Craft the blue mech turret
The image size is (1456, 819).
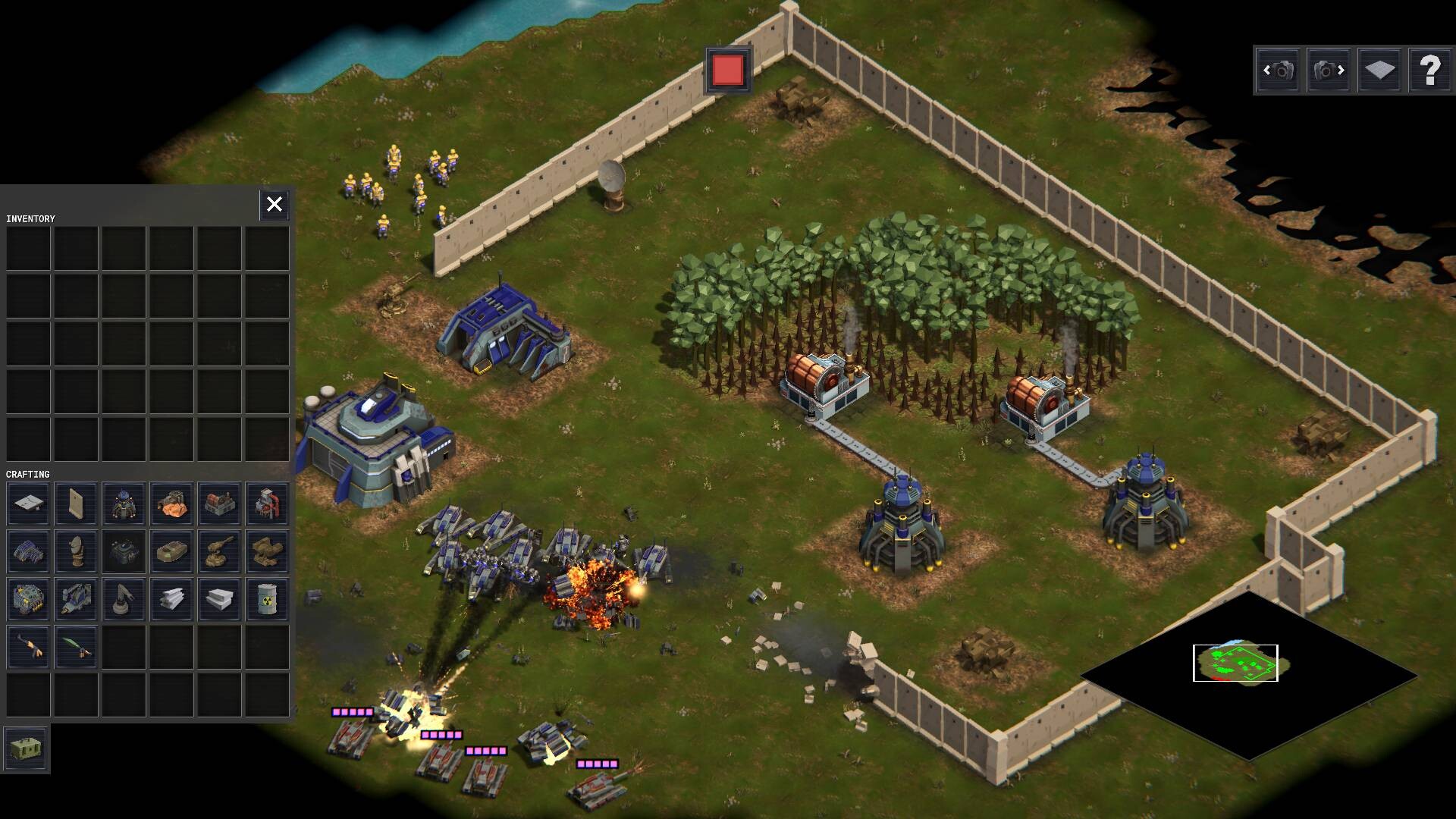point(124,503)
